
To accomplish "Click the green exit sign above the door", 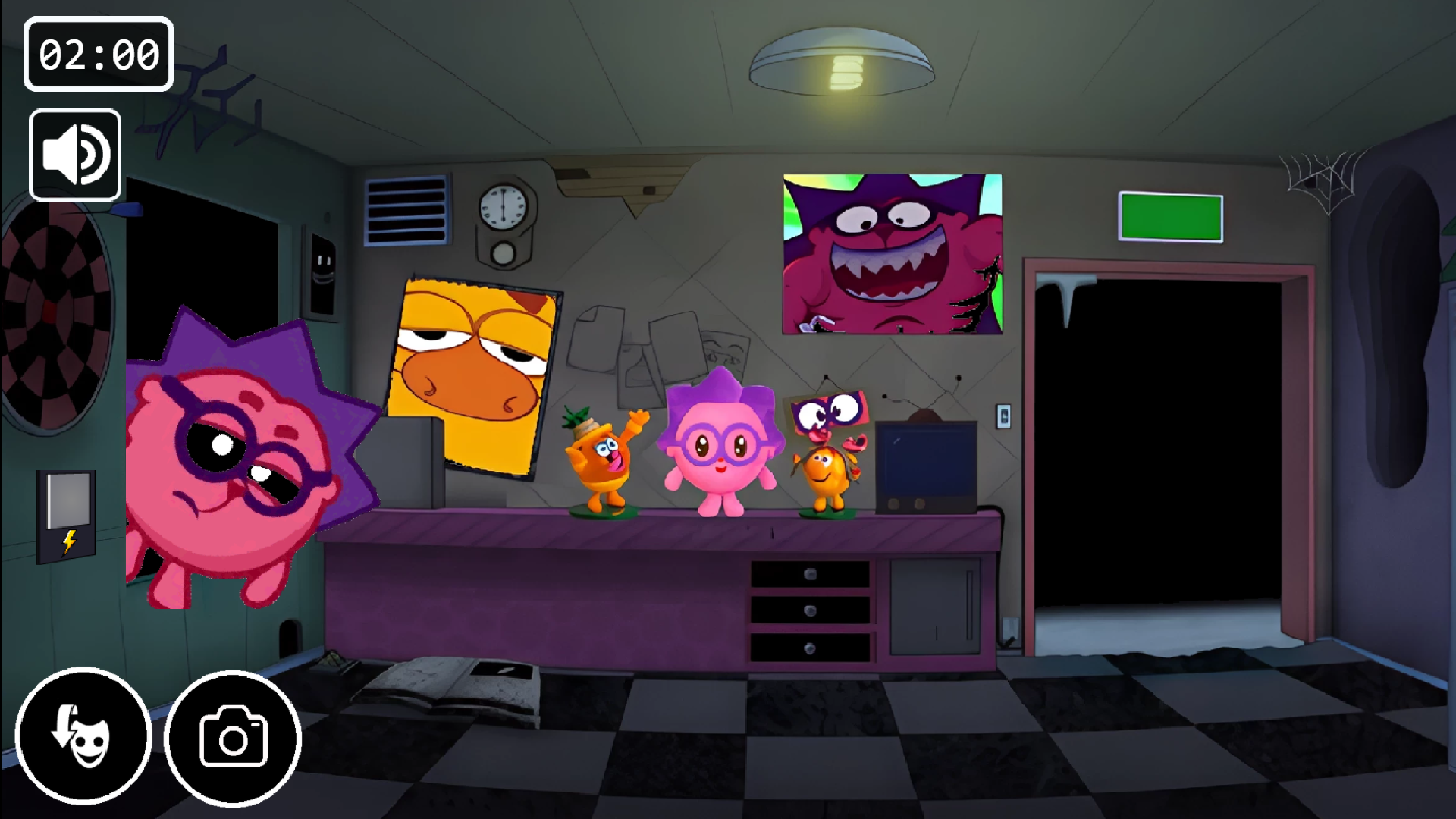I will [1171, 218].
